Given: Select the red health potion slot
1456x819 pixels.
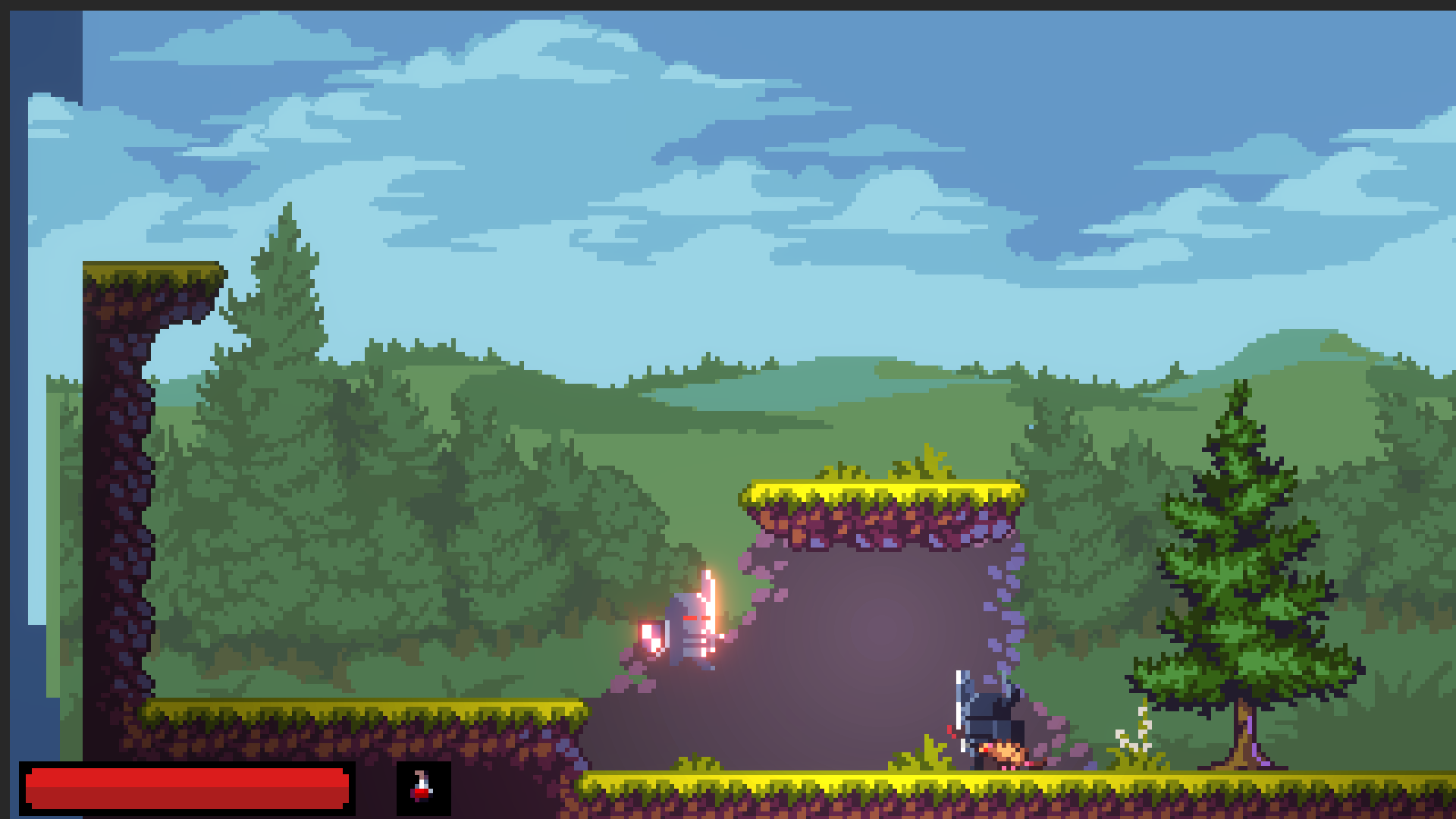Looking at the screenshot, I should pos(423,788).
